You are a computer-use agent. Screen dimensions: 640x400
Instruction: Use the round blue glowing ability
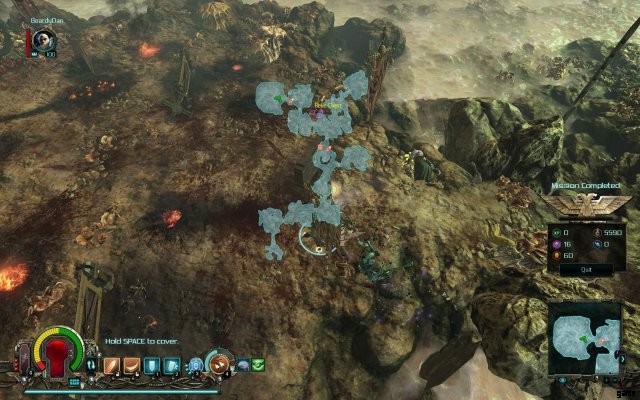pos(197,365)
